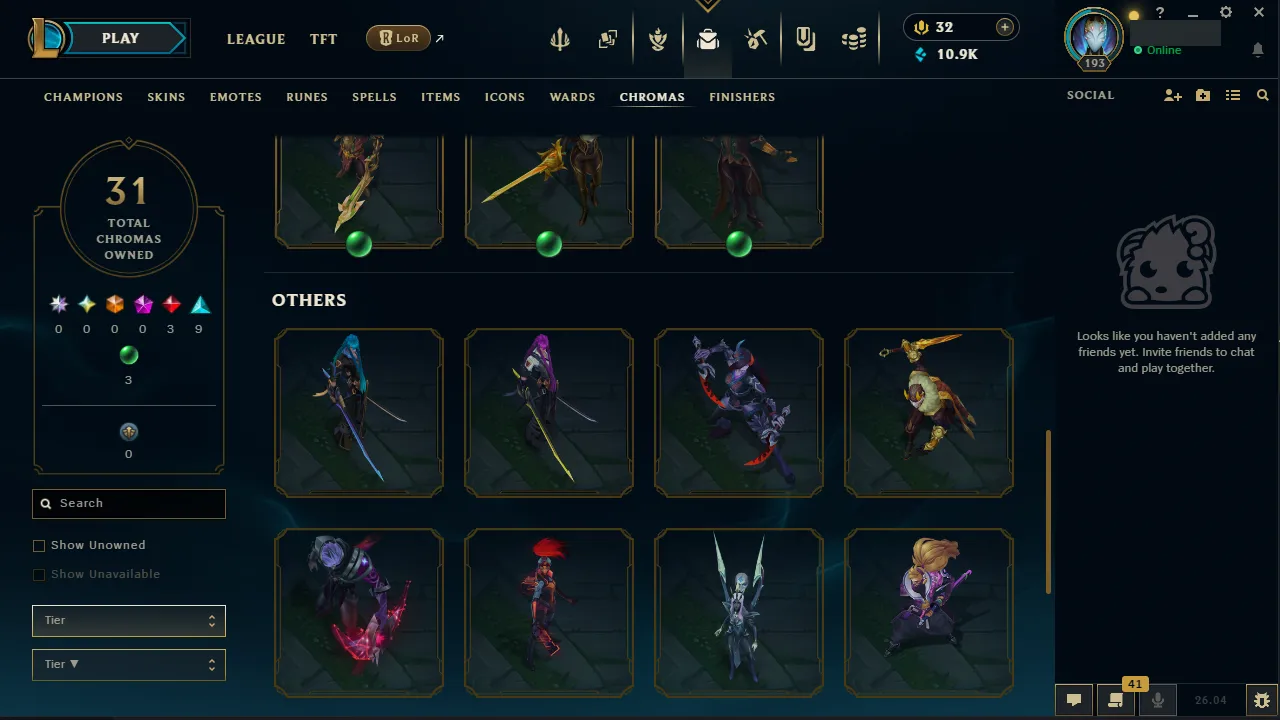
Task: Select the TFT menu item
Action: 323,39
